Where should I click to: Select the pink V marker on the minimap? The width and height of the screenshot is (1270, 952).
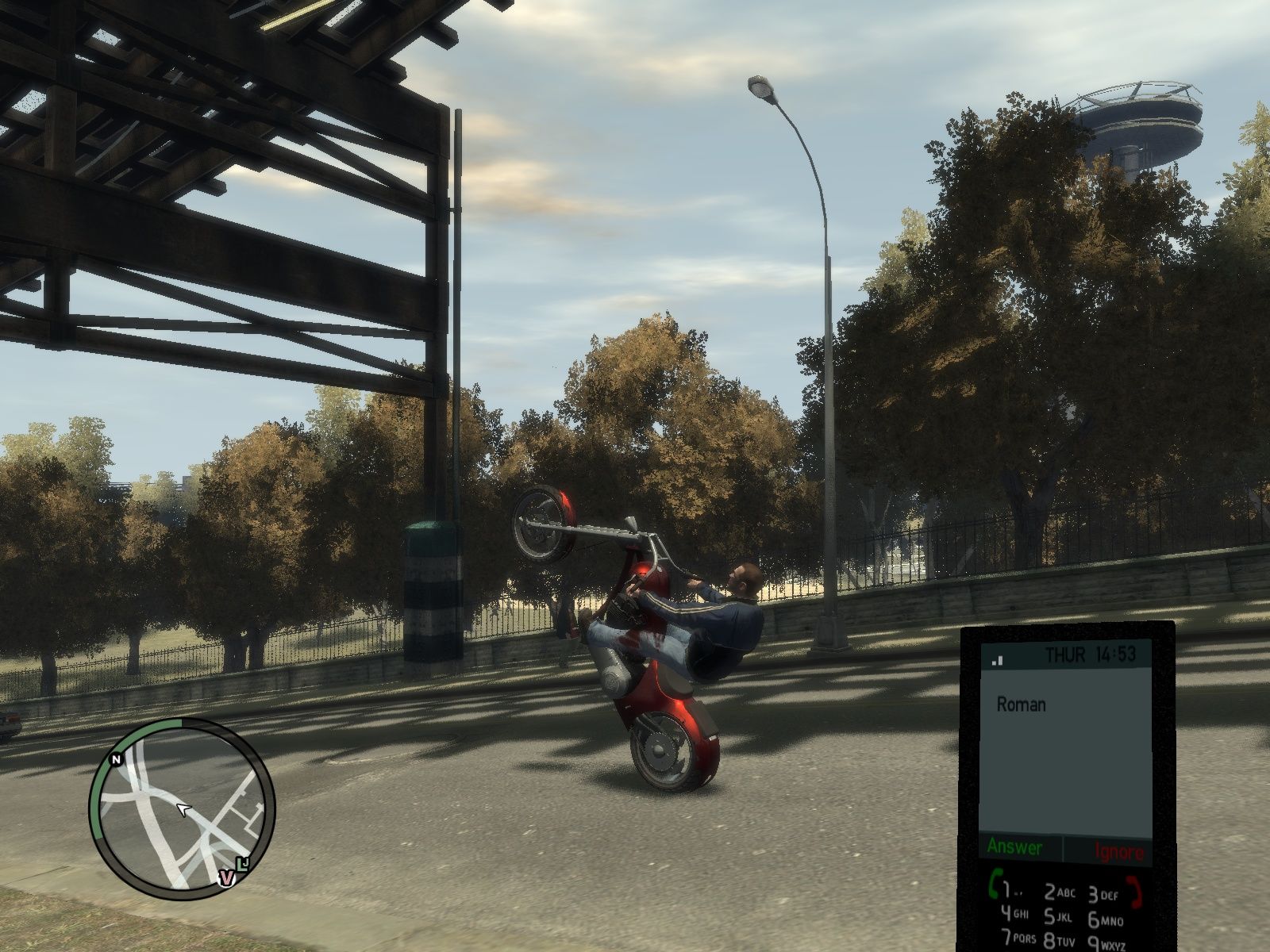point(226,877)
